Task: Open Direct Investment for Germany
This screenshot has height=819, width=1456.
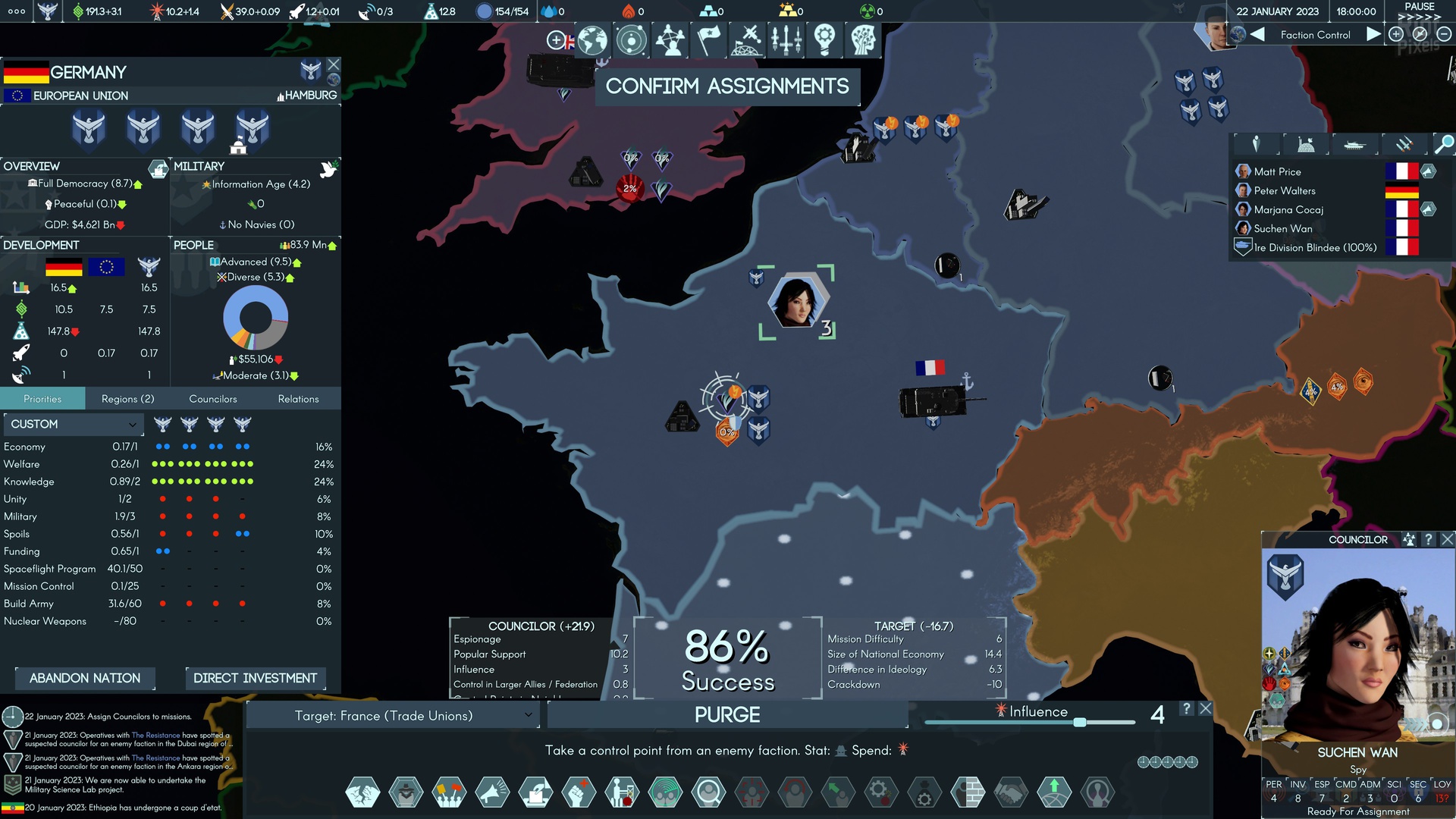Action: [x=255, y=678]
